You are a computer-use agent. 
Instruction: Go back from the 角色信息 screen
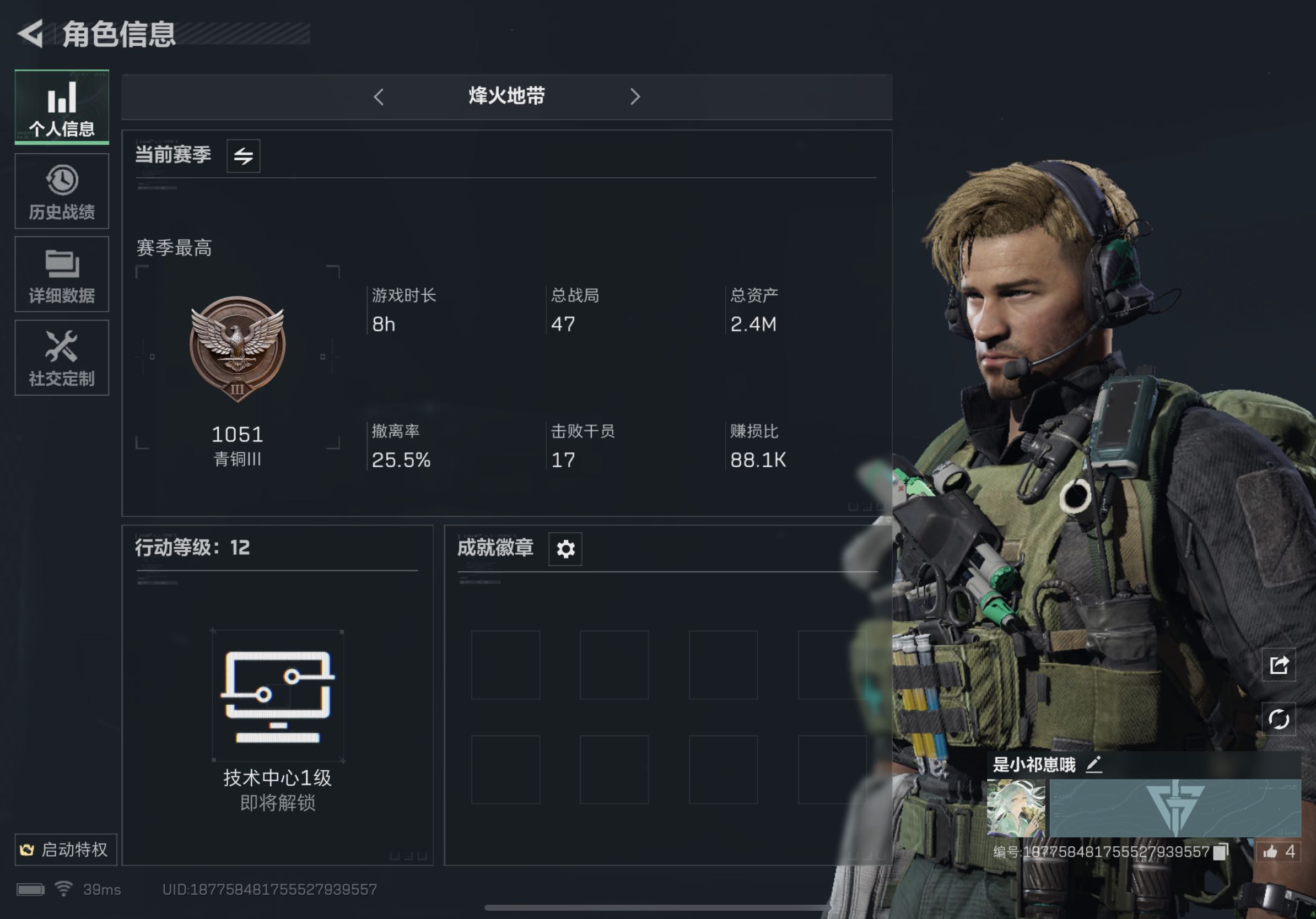pyautogui.click(x=31, y=33)
